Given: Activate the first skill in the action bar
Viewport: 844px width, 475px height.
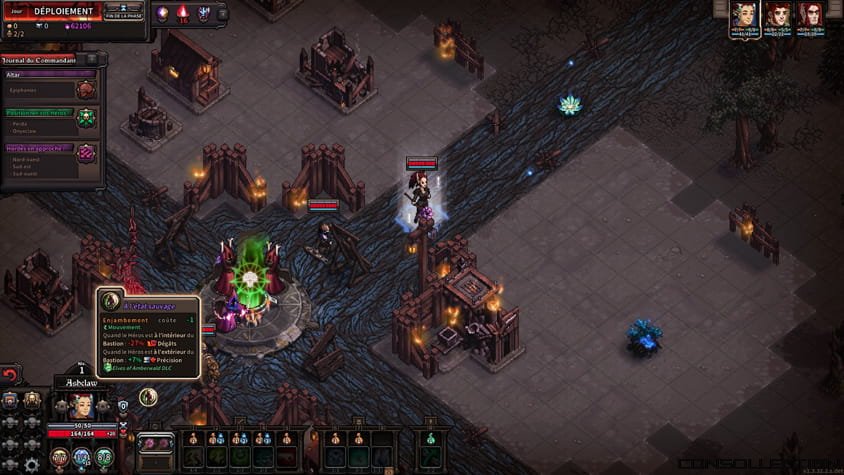Looking at the screenshot, I should tap(193, 455).
